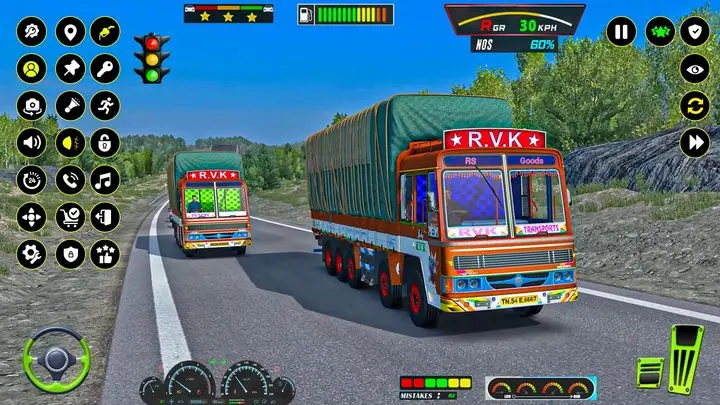Image resolution: width=720 pixels, height=405 pixels.
Task: Click the yellow refresh arrows button
Action: pyautogui.click(x=695, y=105)
